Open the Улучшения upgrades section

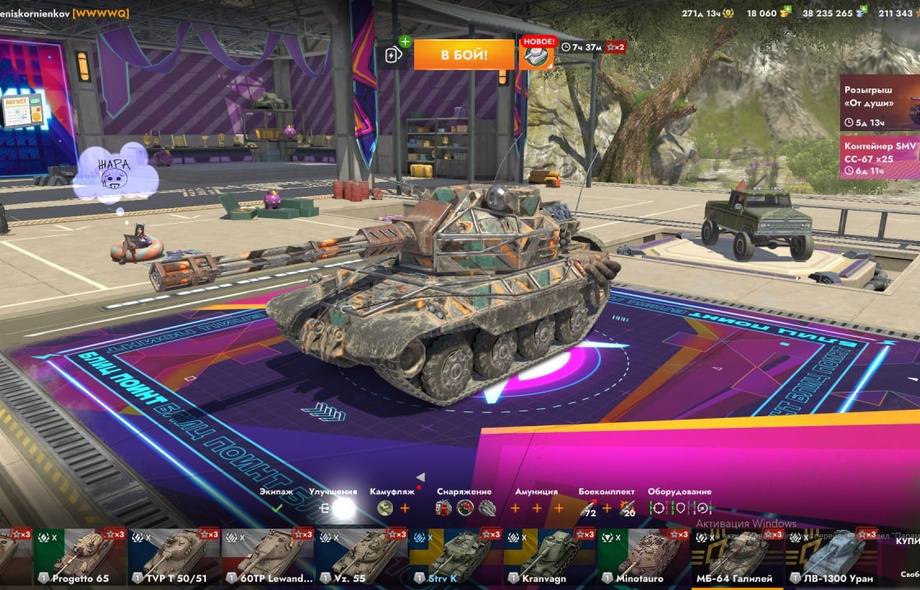(x=334, y=507)
